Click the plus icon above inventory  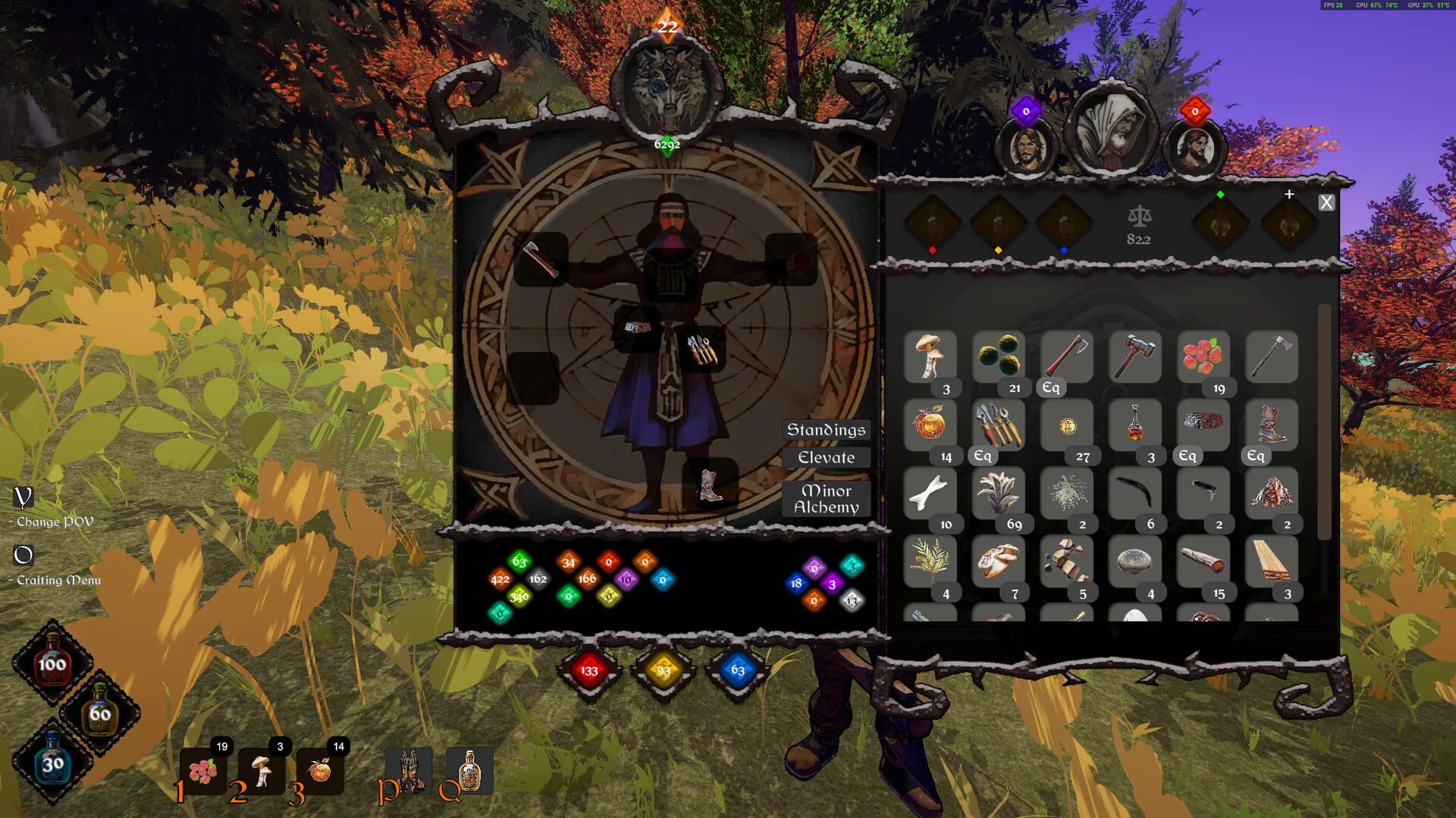pyautogui.click(x=1289, y=195)
